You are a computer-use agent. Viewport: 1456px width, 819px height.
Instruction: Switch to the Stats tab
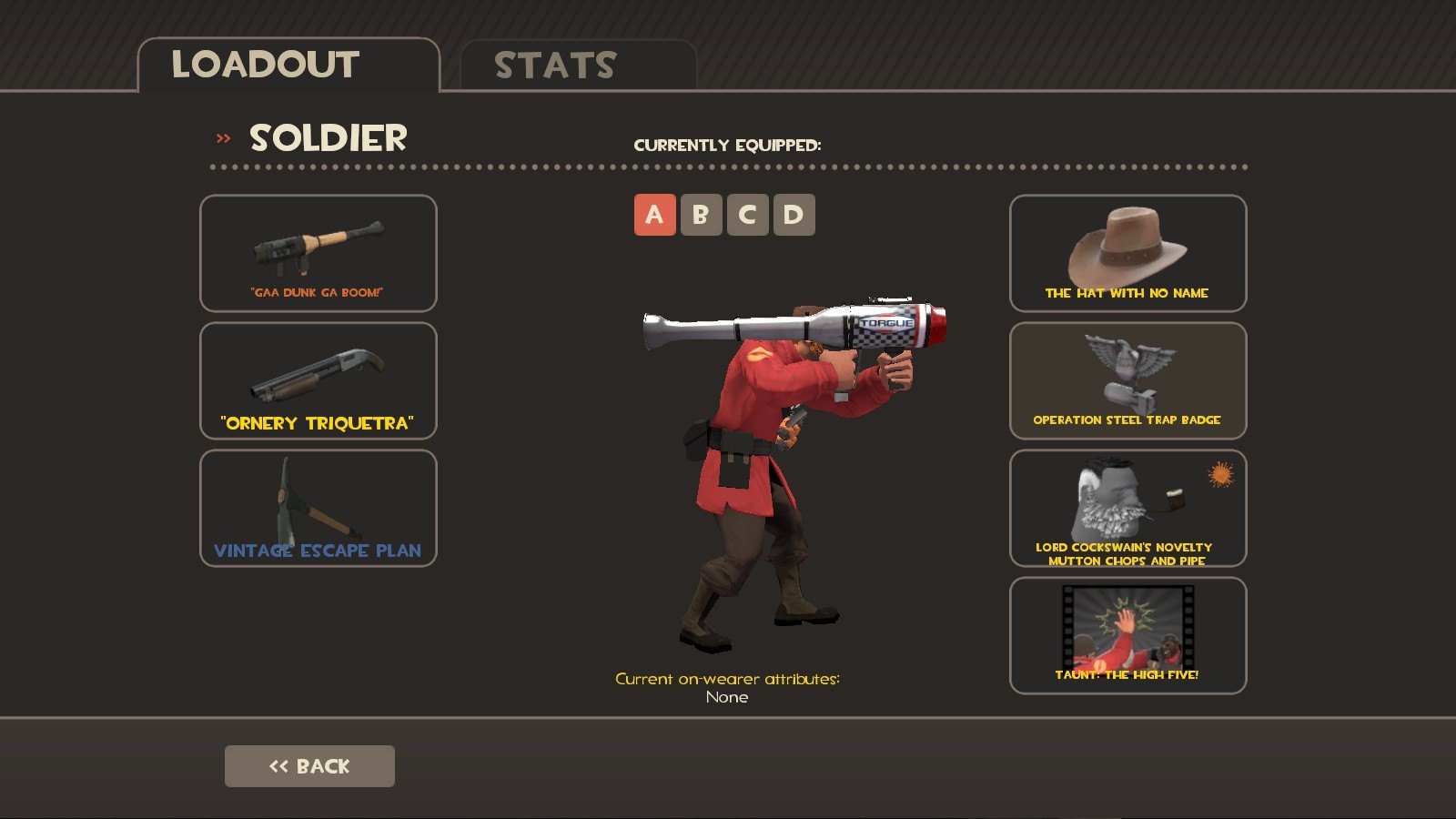click(578, 66)
